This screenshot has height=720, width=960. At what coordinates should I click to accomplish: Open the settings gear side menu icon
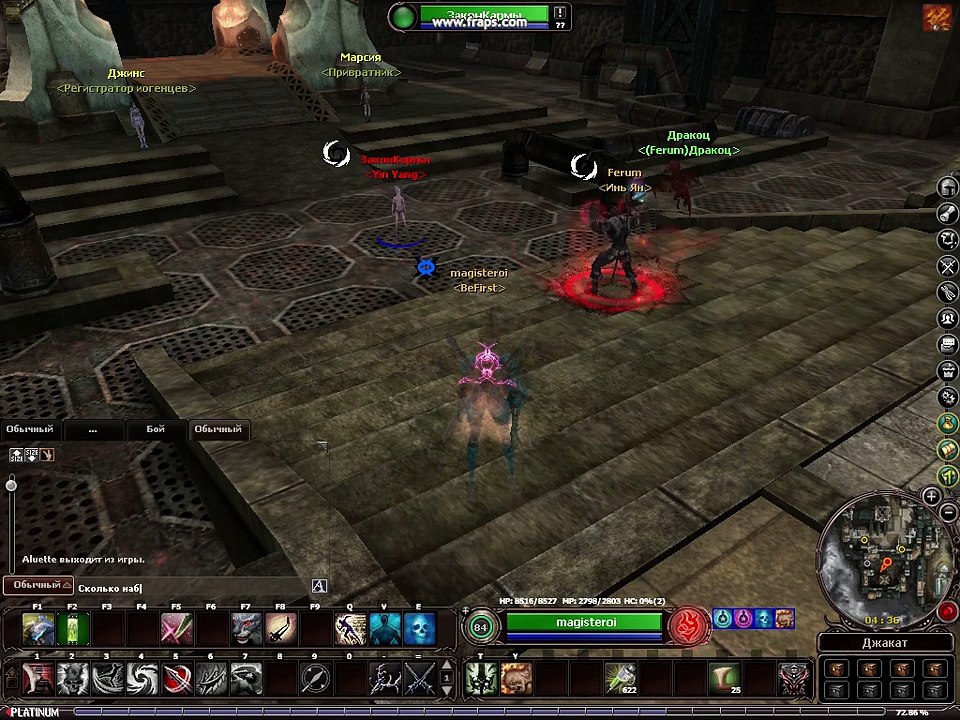[948, 397]
